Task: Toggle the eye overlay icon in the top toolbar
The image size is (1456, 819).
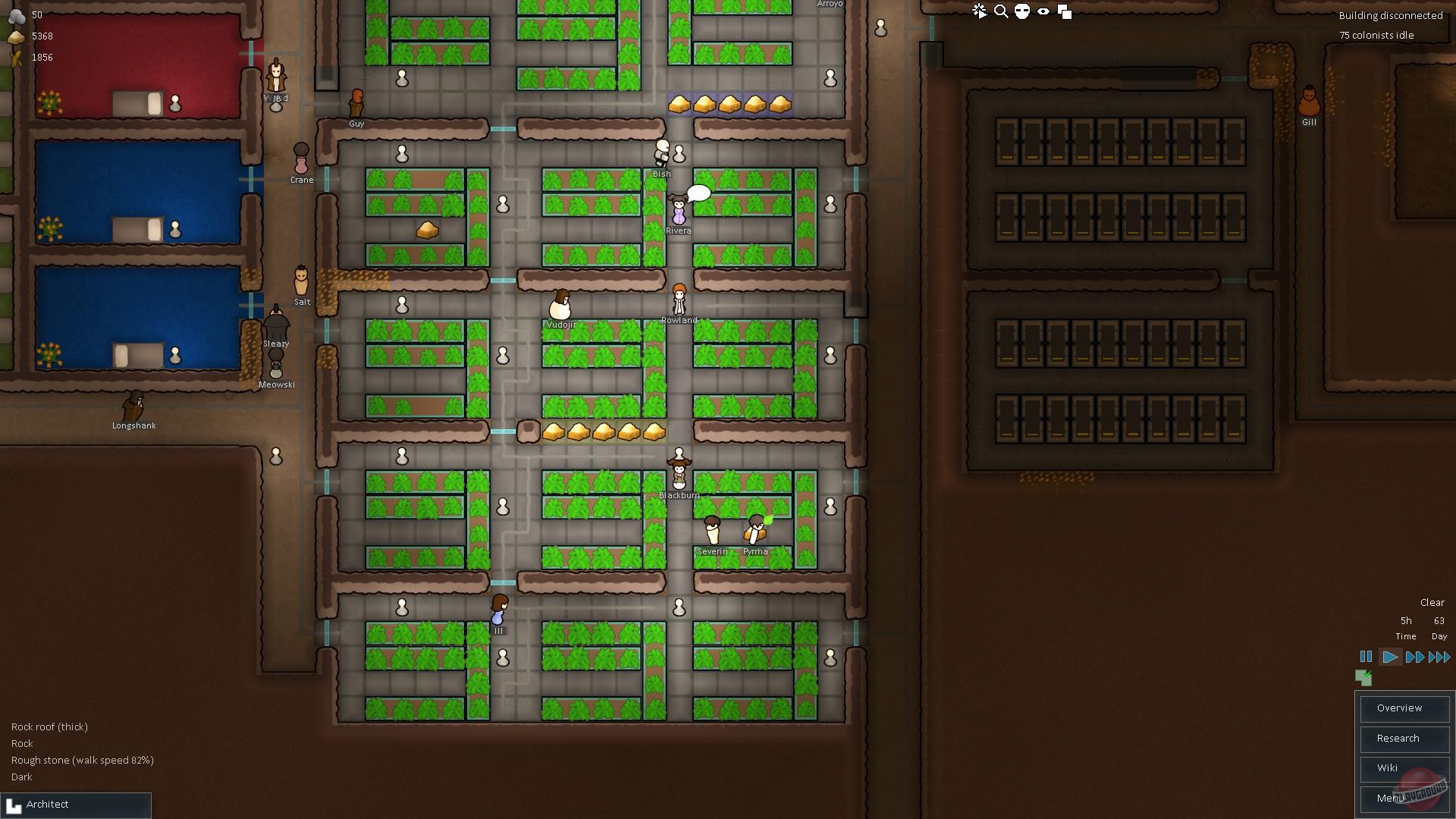Action: pos(1044,11)
